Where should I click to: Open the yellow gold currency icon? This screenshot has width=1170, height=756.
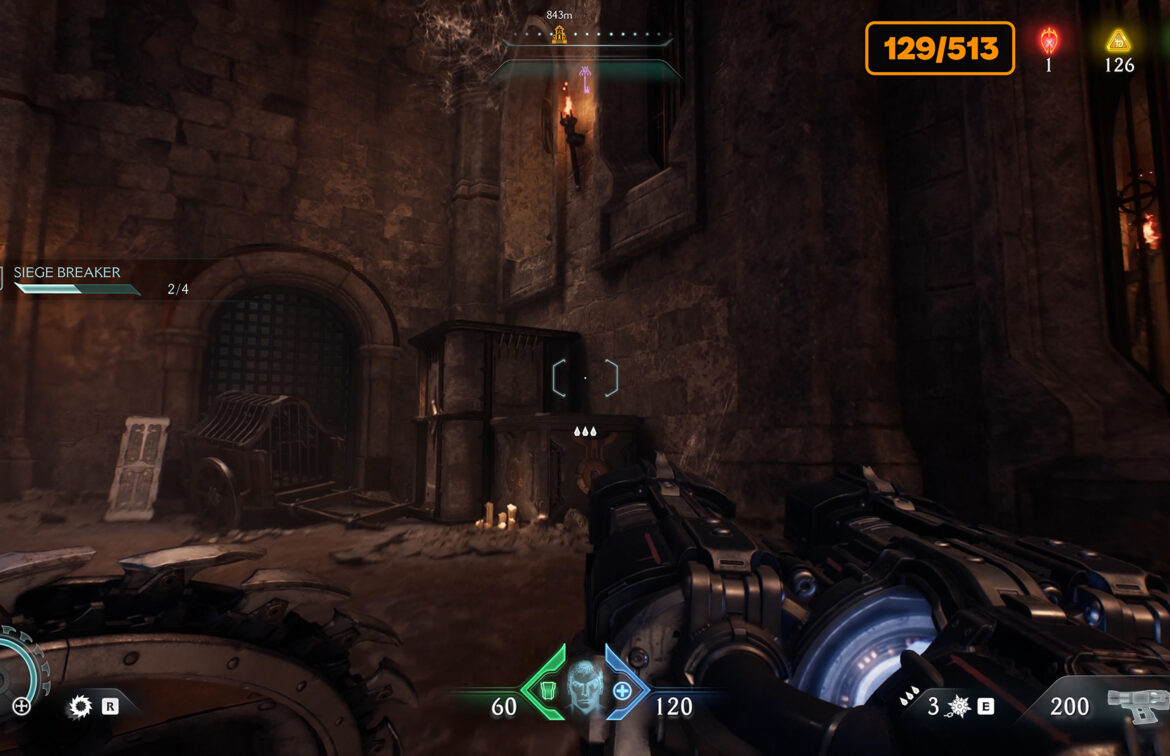(x=1118, y=41)
